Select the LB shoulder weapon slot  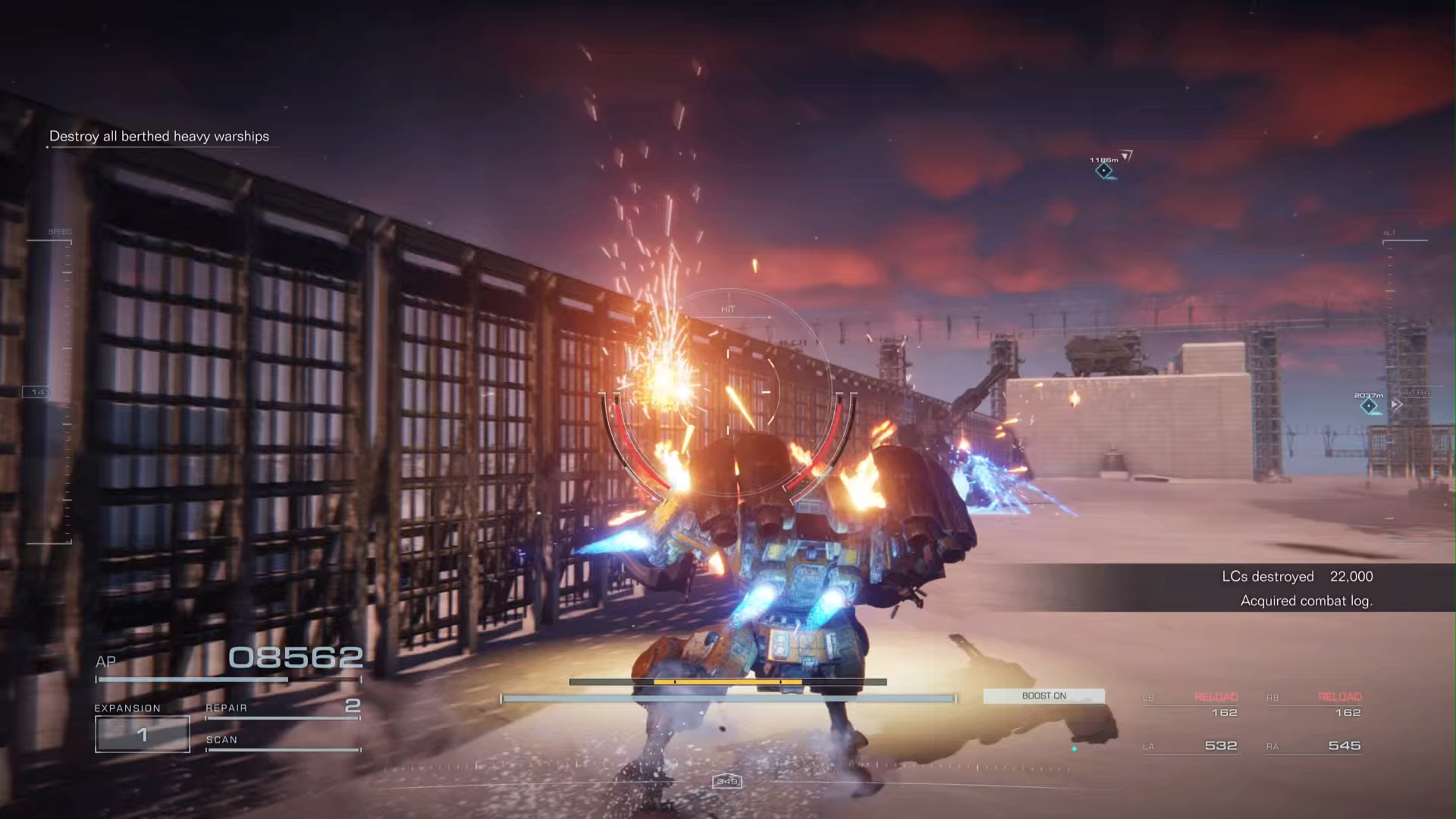pos(1191,704)
